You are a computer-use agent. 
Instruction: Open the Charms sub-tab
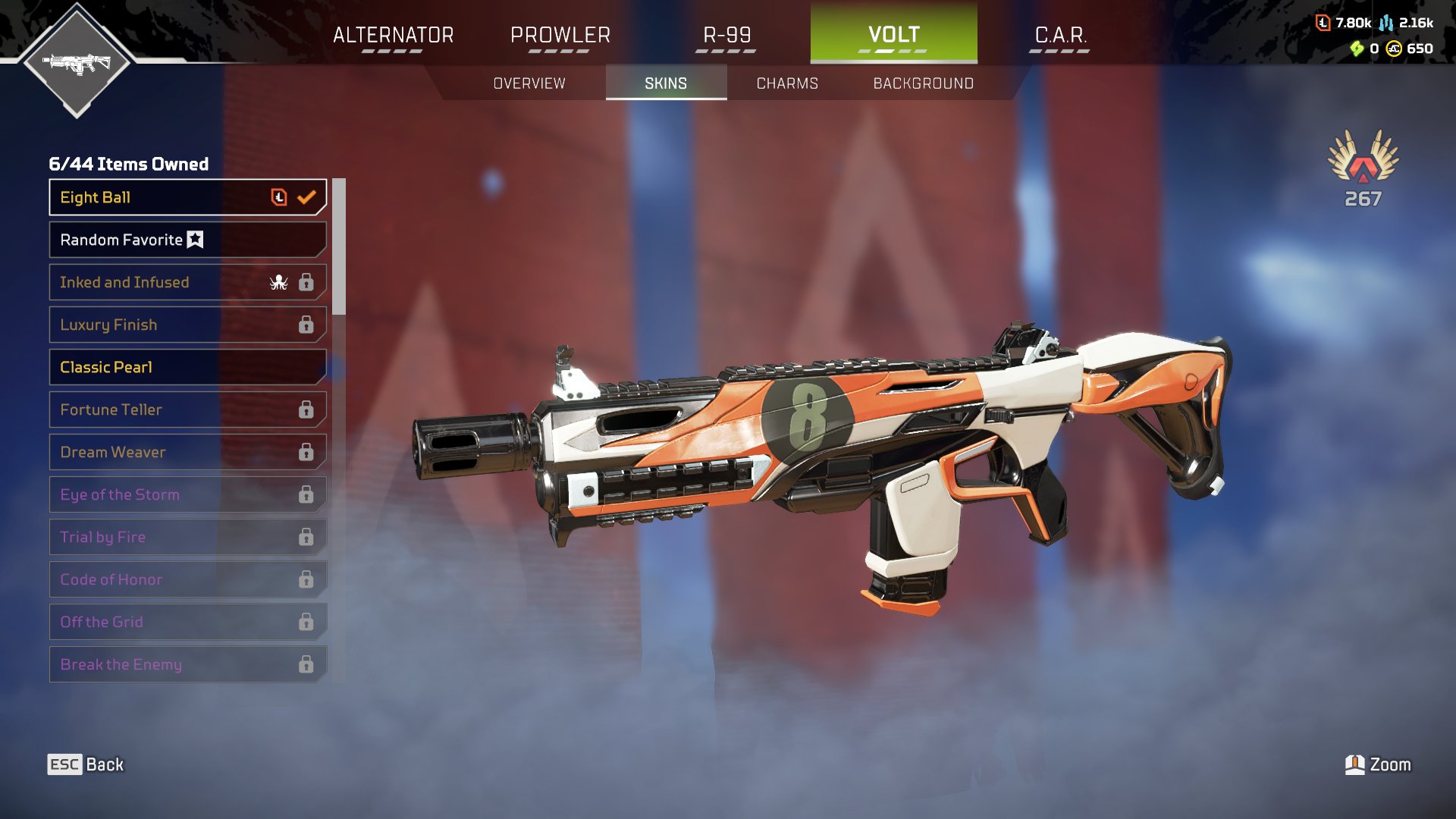[787, 83]
